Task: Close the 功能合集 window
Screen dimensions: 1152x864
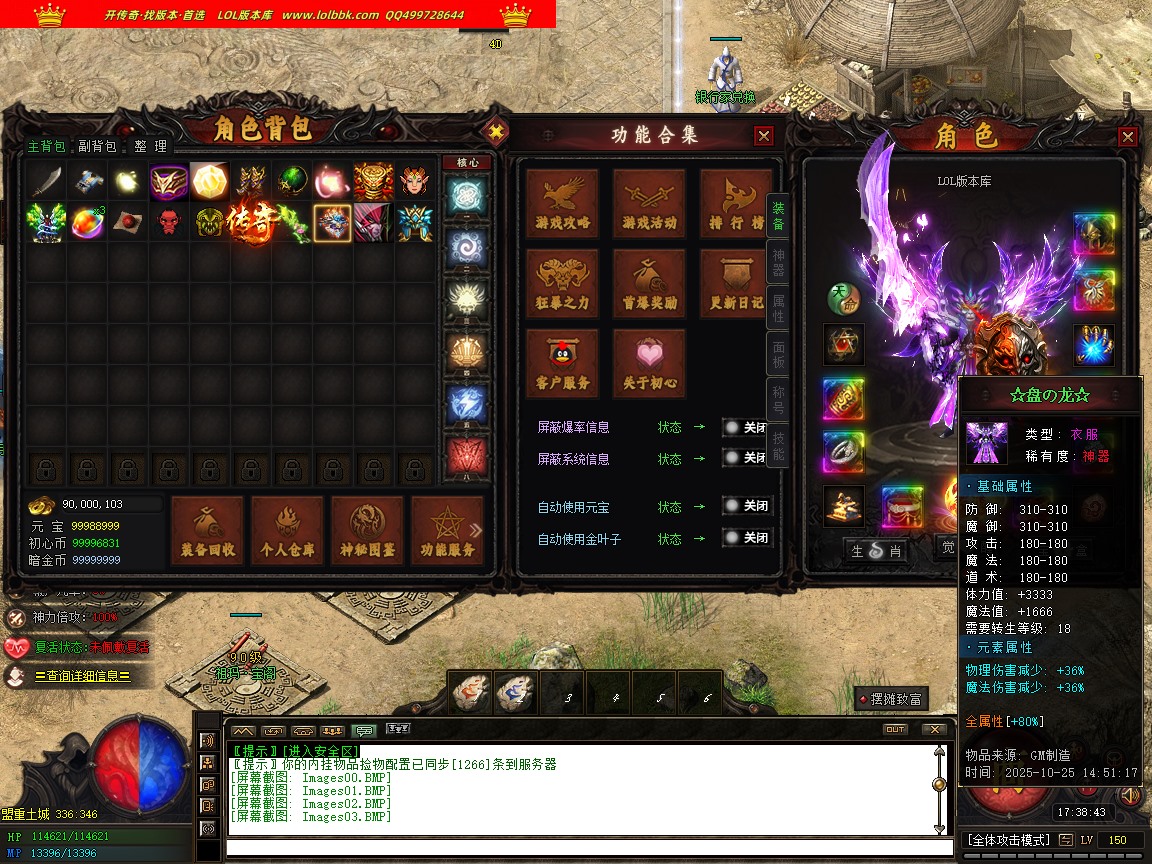Action: (x=764, y=136)
